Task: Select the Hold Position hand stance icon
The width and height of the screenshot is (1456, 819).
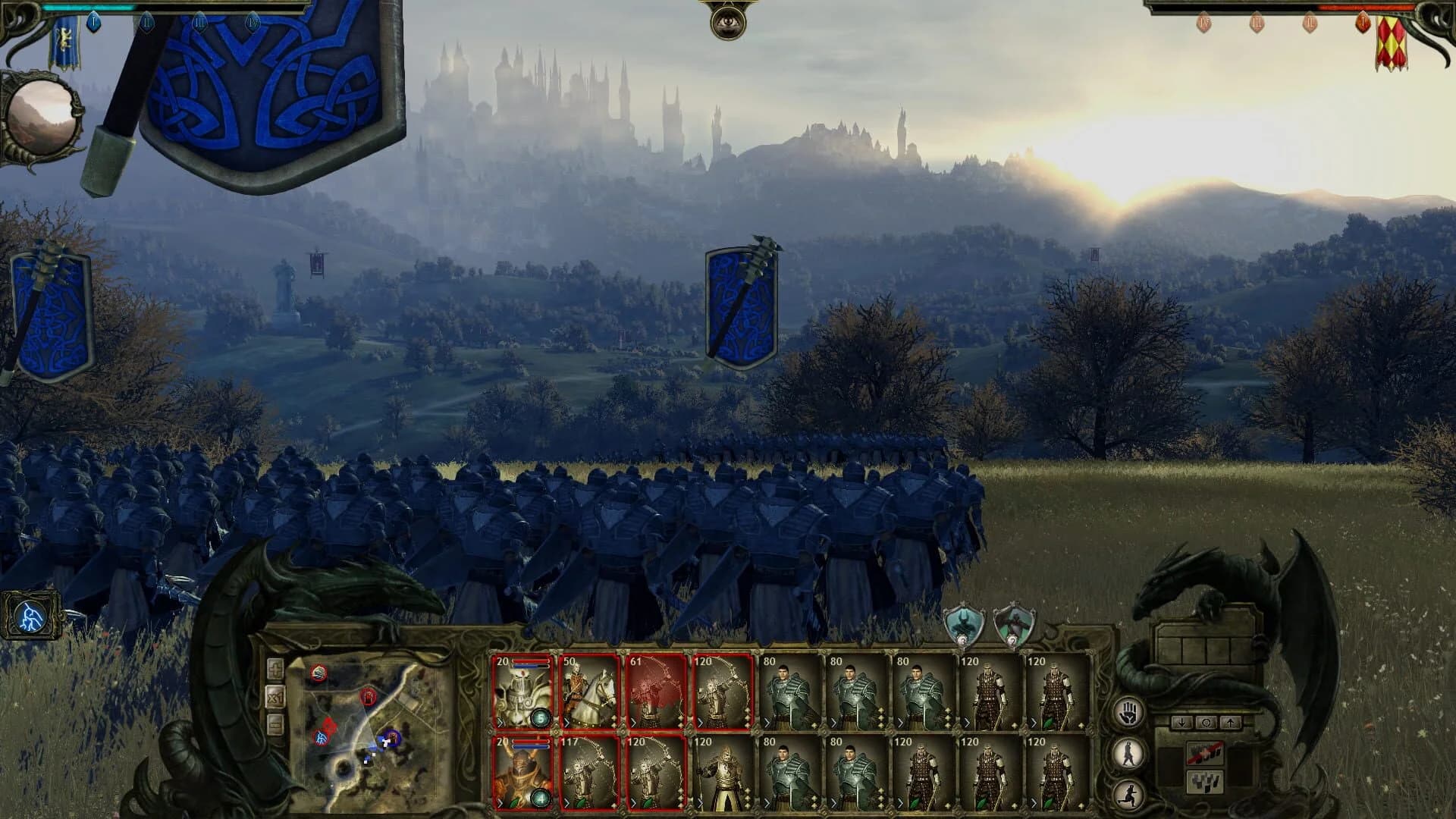Action: (1128, 714)
